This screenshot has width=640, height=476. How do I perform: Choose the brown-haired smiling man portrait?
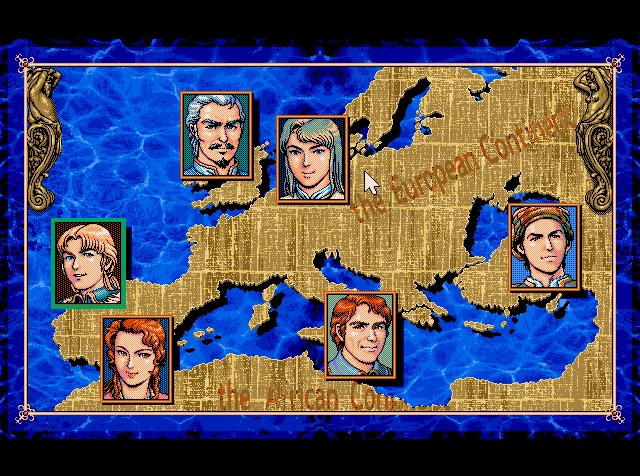pos(362,336)
